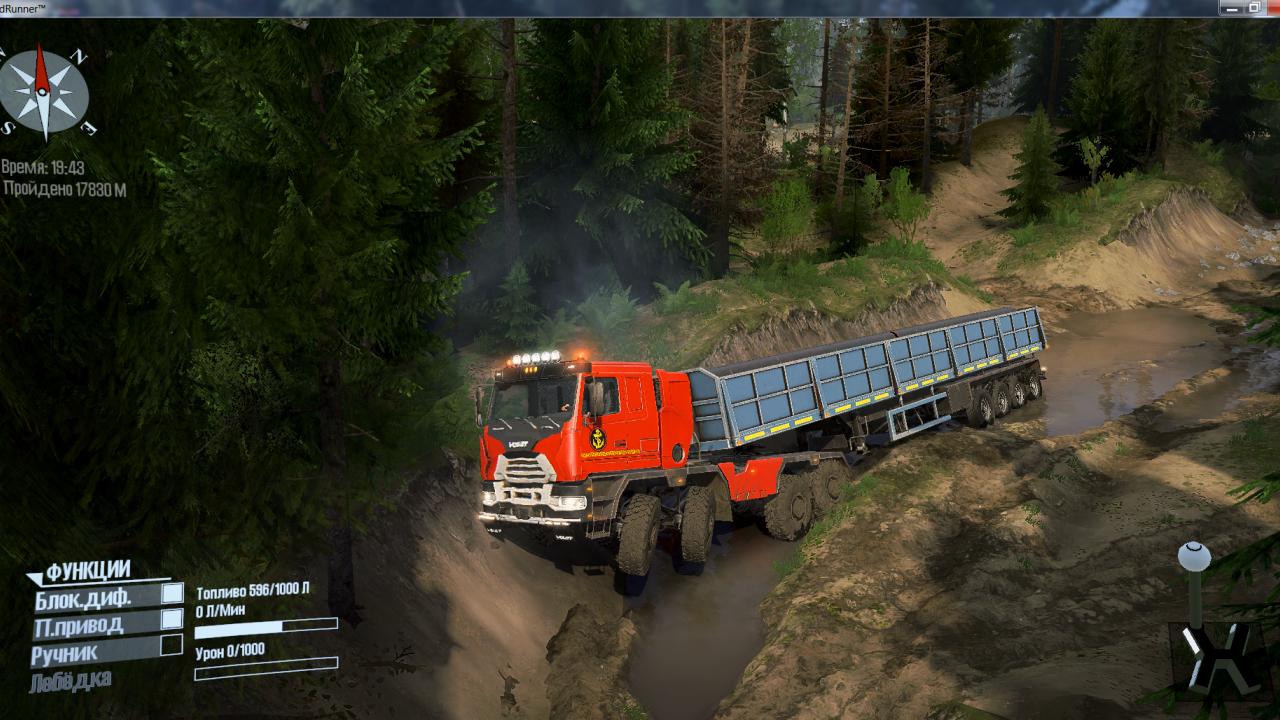Screen dimensions: 1280x720
Task: Enable the П.привод all-wheel drive checkbox
Action: tap(172, 620)
